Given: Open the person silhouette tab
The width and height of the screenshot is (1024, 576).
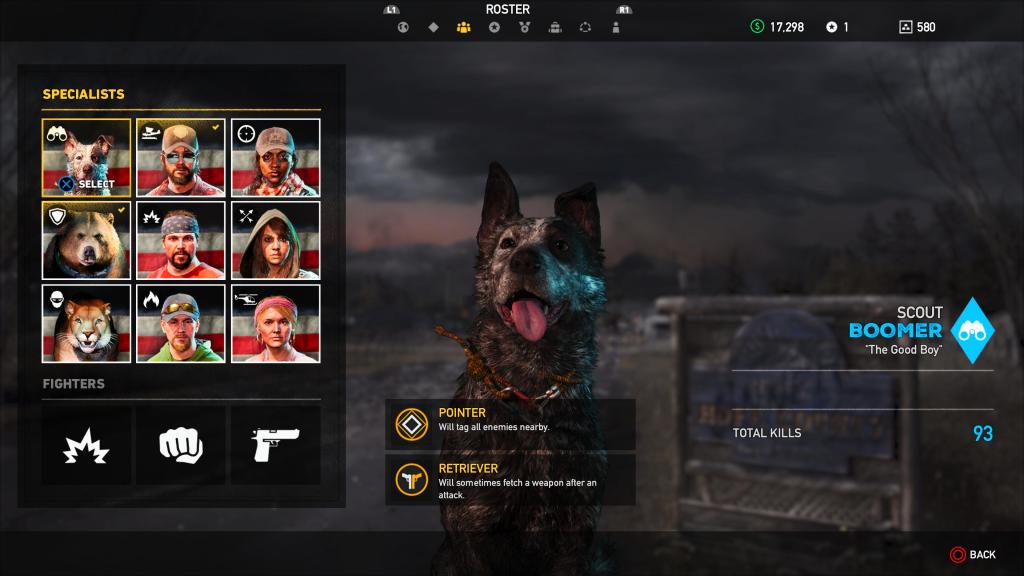Looking at the screenshot, I should (x=616, y=27).
